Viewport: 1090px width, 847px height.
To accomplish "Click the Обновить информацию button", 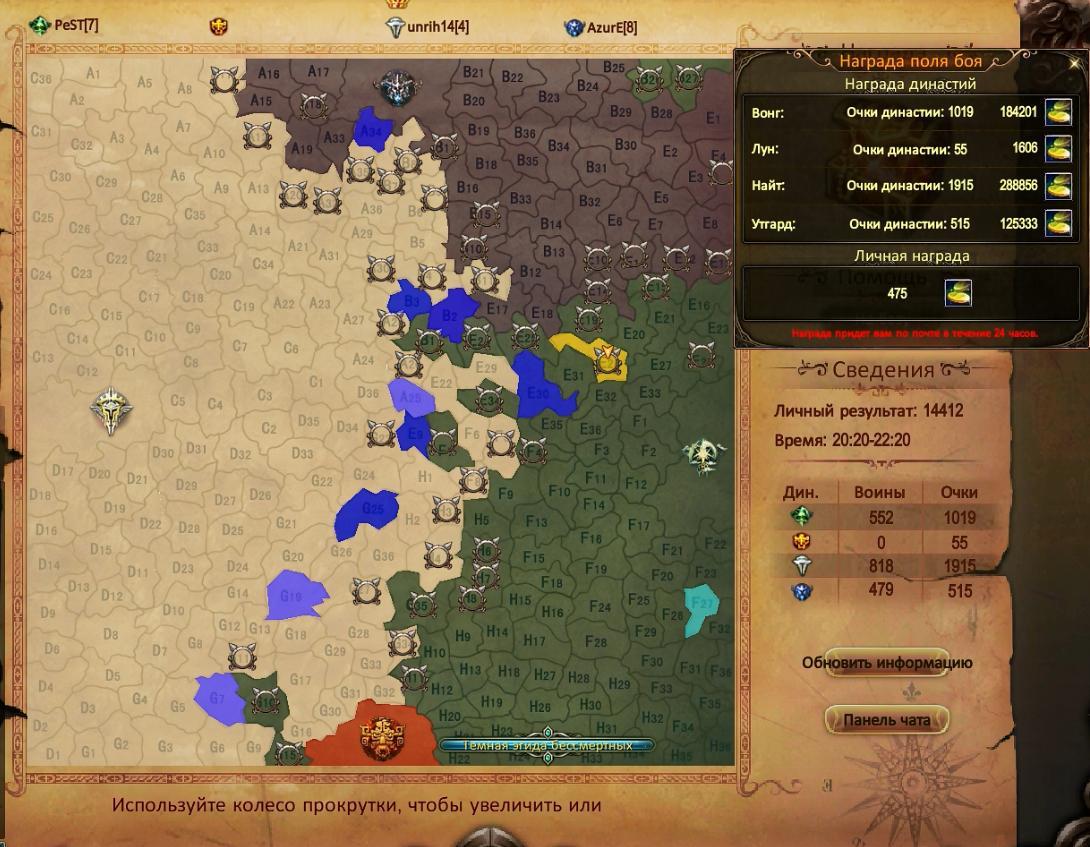I will [x=886, y=663].
